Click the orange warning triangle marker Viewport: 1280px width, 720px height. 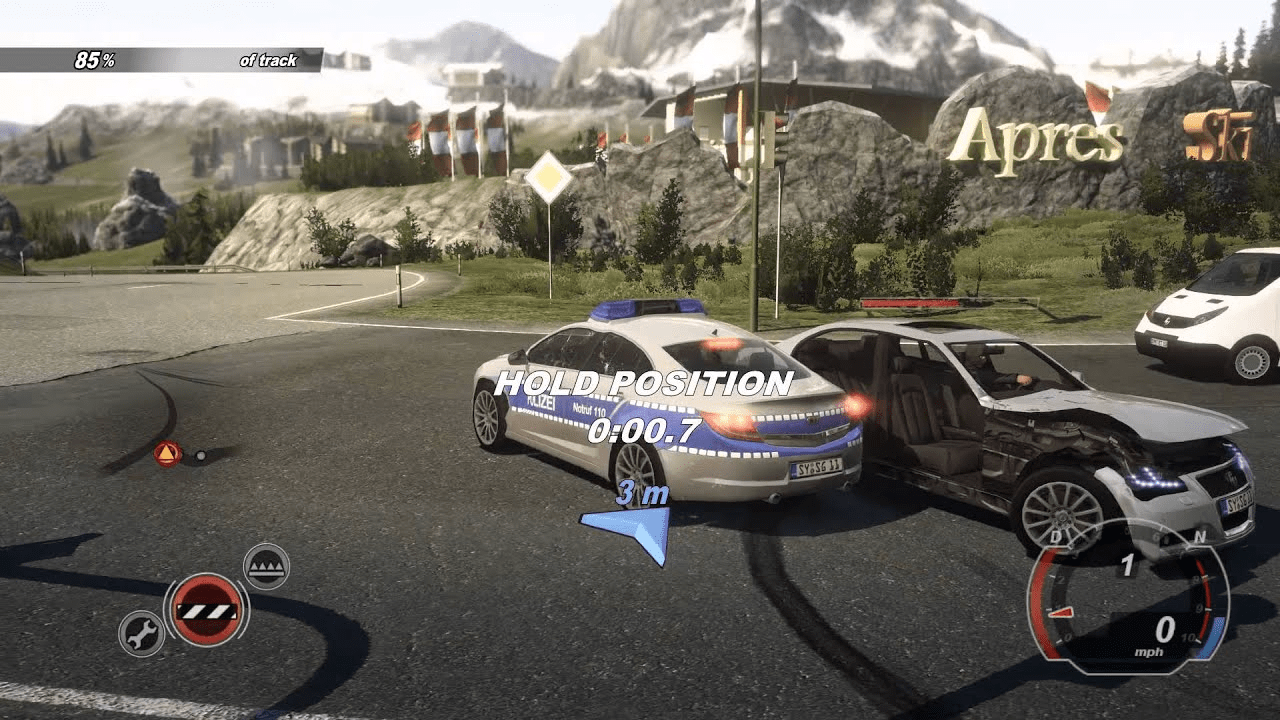click(x=167, y=454)
